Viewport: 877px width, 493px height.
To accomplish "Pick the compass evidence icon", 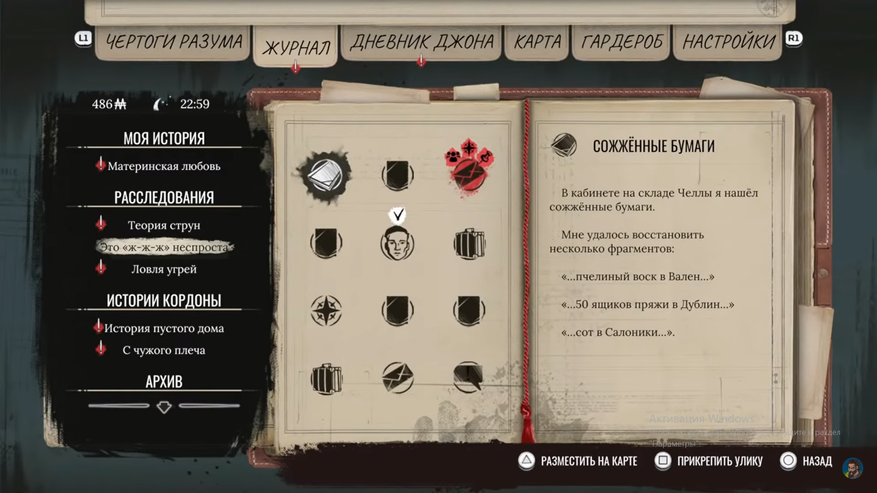I will tap(326, 310).
